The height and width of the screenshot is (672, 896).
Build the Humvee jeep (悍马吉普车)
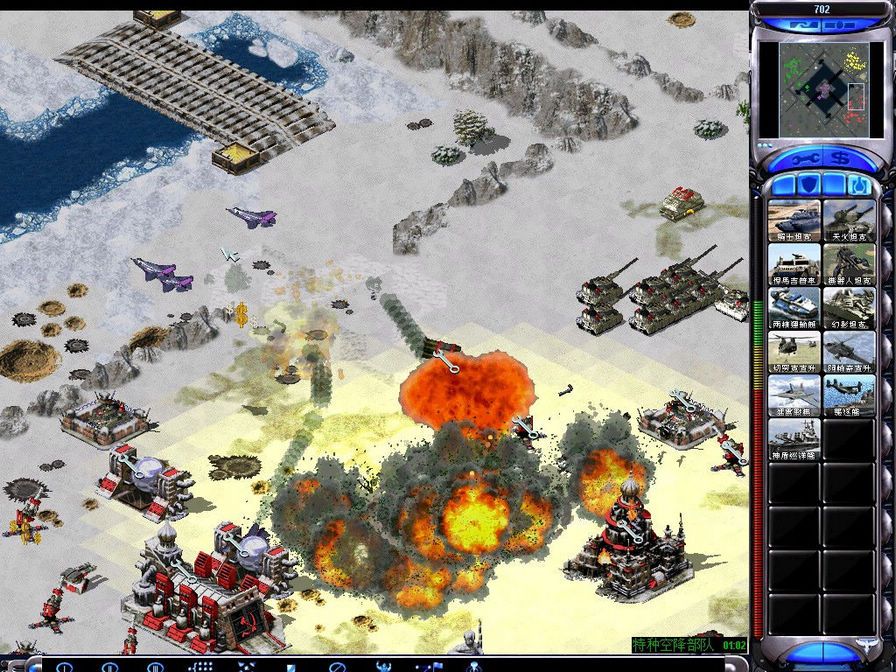794,265
